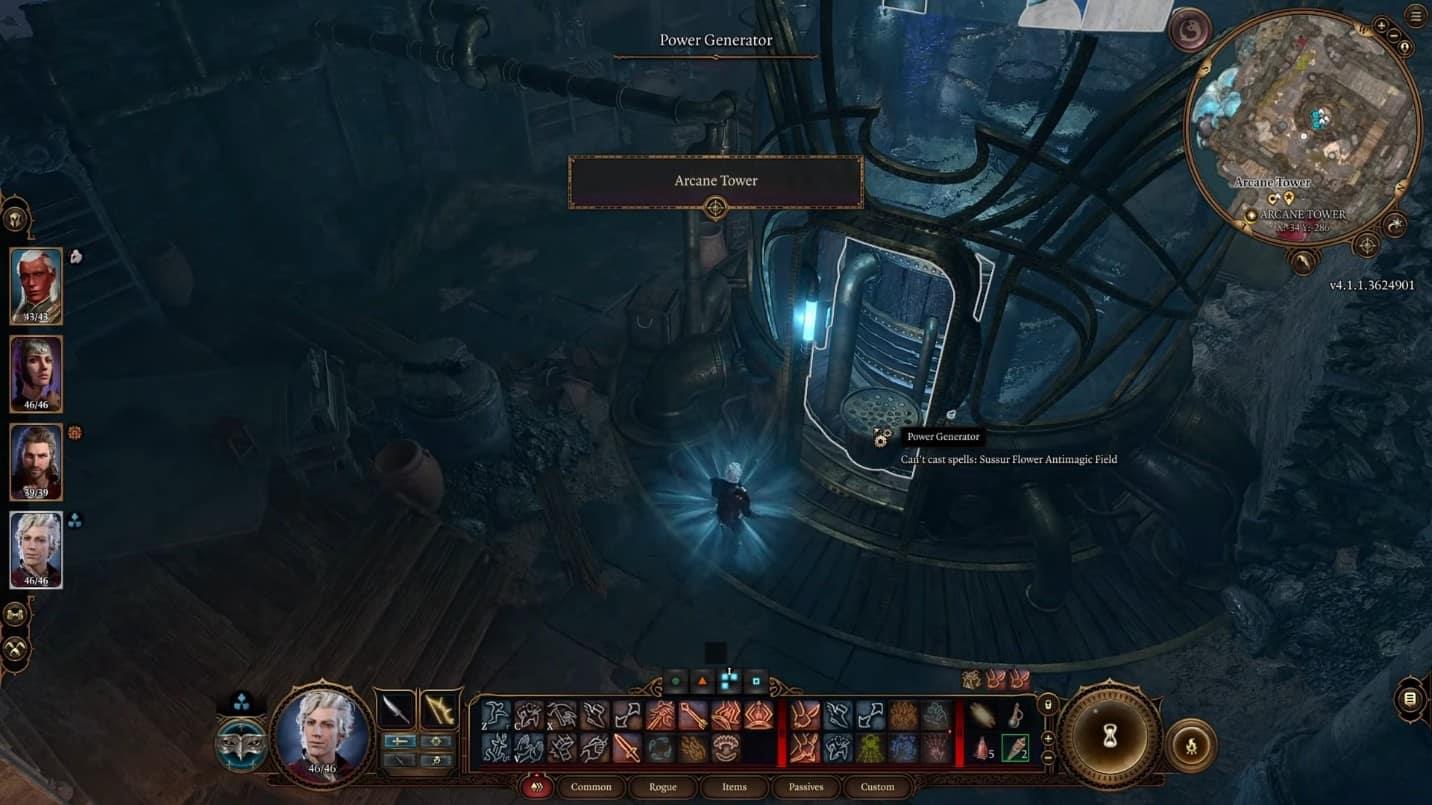Show the Passives hotbar tab
1432x805 pixels.
tap(806, 787)
